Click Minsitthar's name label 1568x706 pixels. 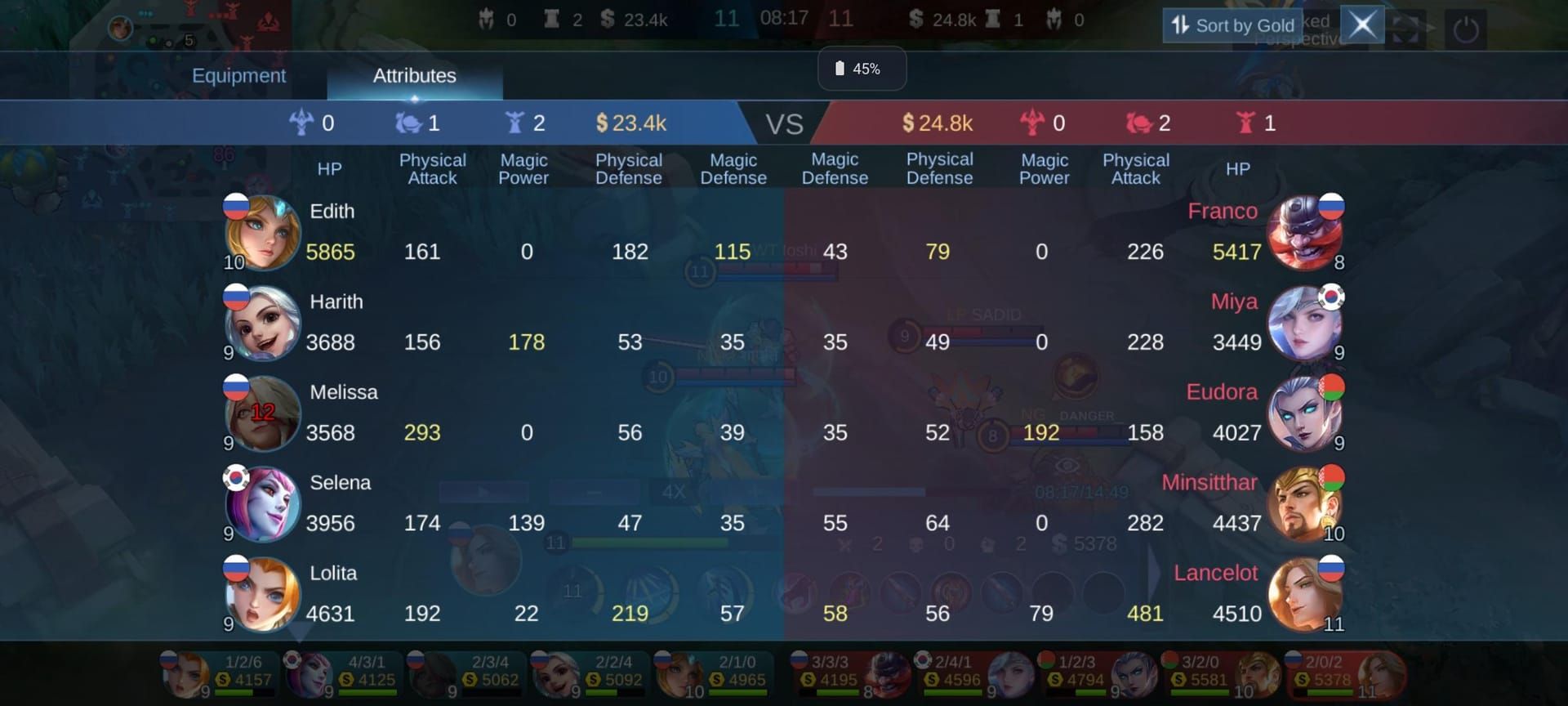coord(1209,483)
